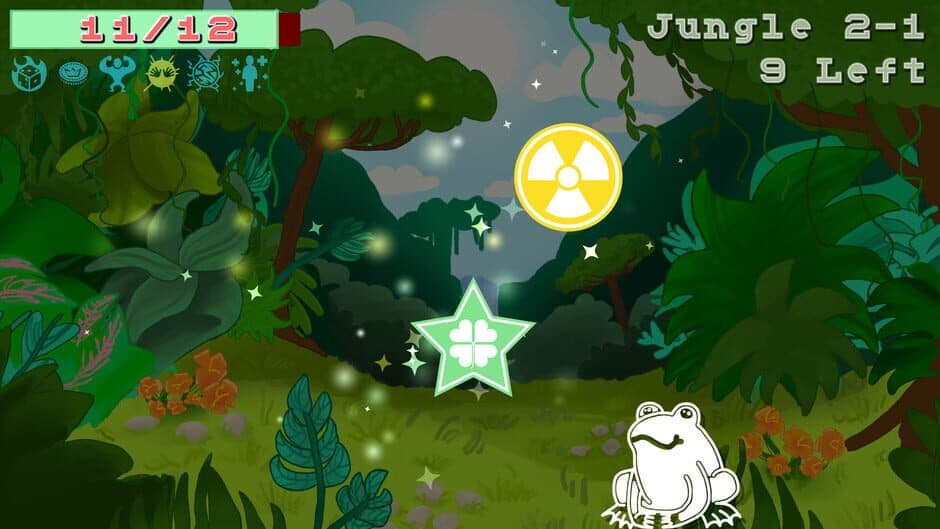This screenshot has height=529, width=940.
Task: Activate the yellow hands sunburst icon
Action: point(161,73)
